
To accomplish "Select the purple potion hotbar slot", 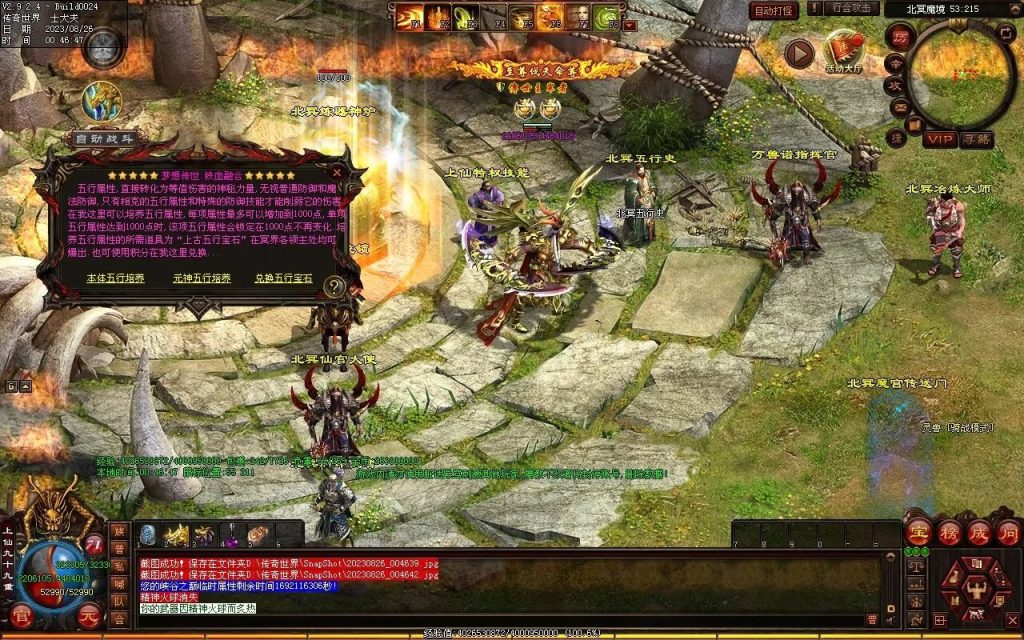I will point(230,536).
